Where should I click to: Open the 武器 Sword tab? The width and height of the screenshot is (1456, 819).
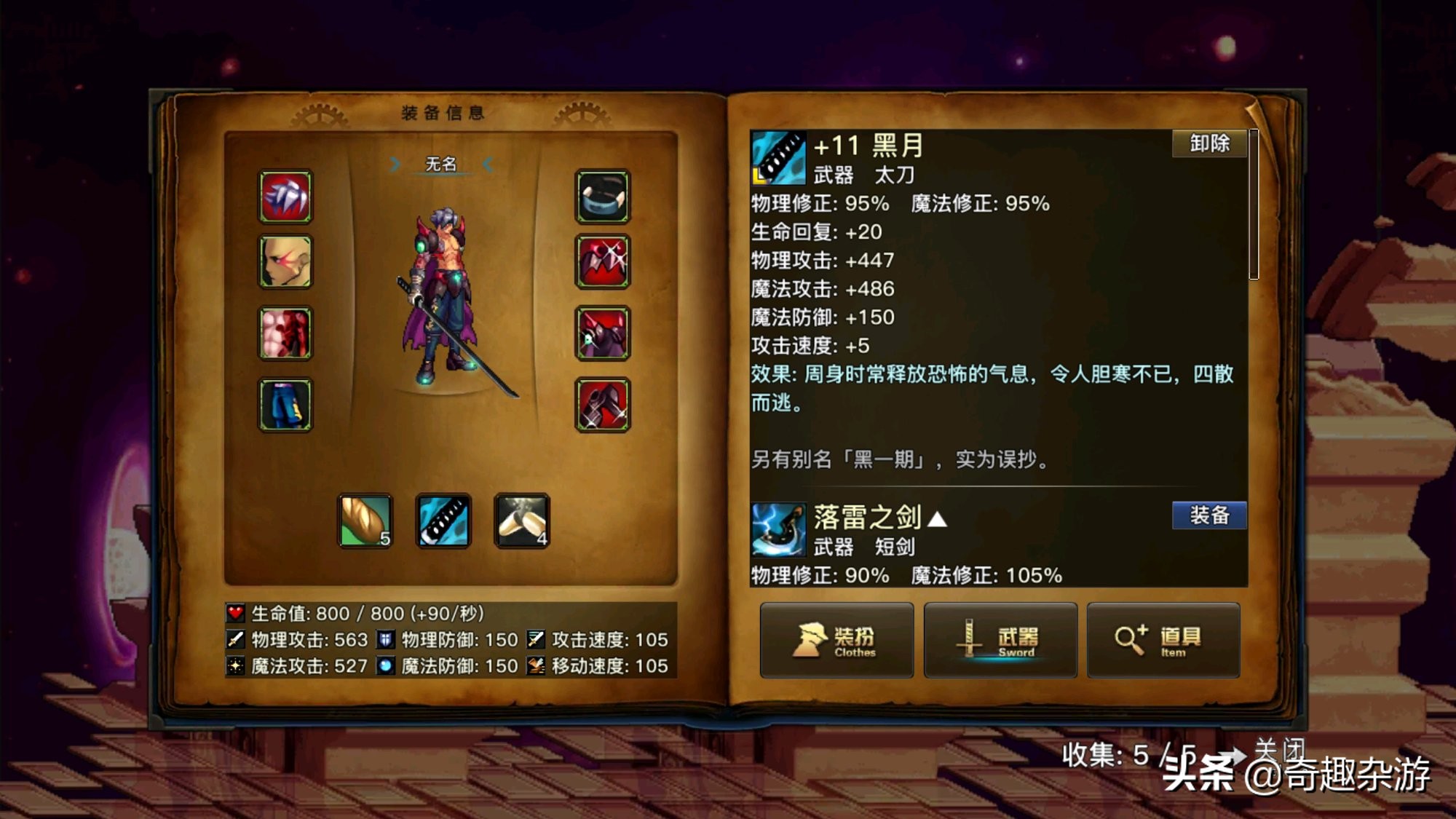tap(1000, 641)
